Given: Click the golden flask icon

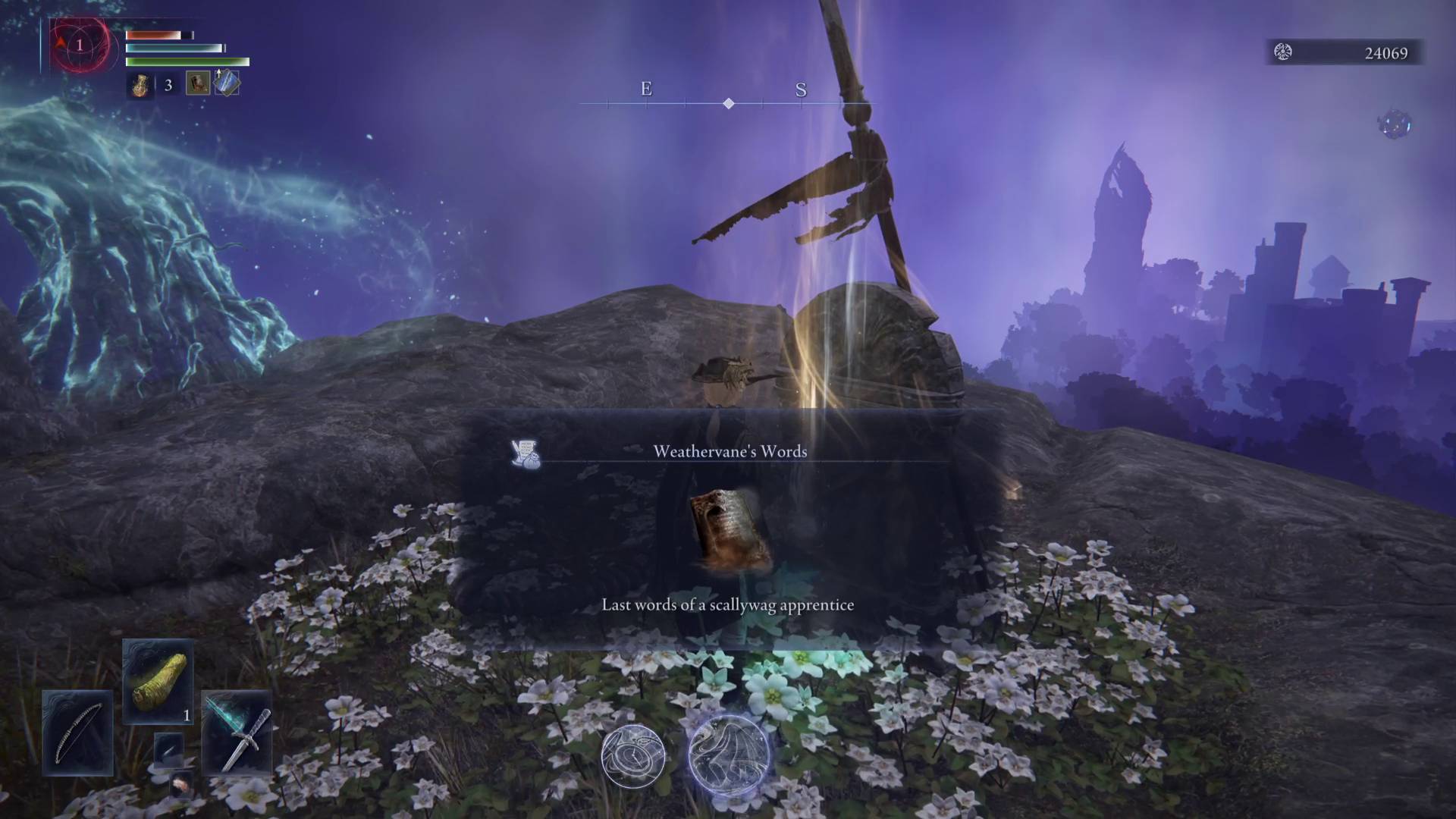Looking at the screenshot, I should (x=140, y=85).
